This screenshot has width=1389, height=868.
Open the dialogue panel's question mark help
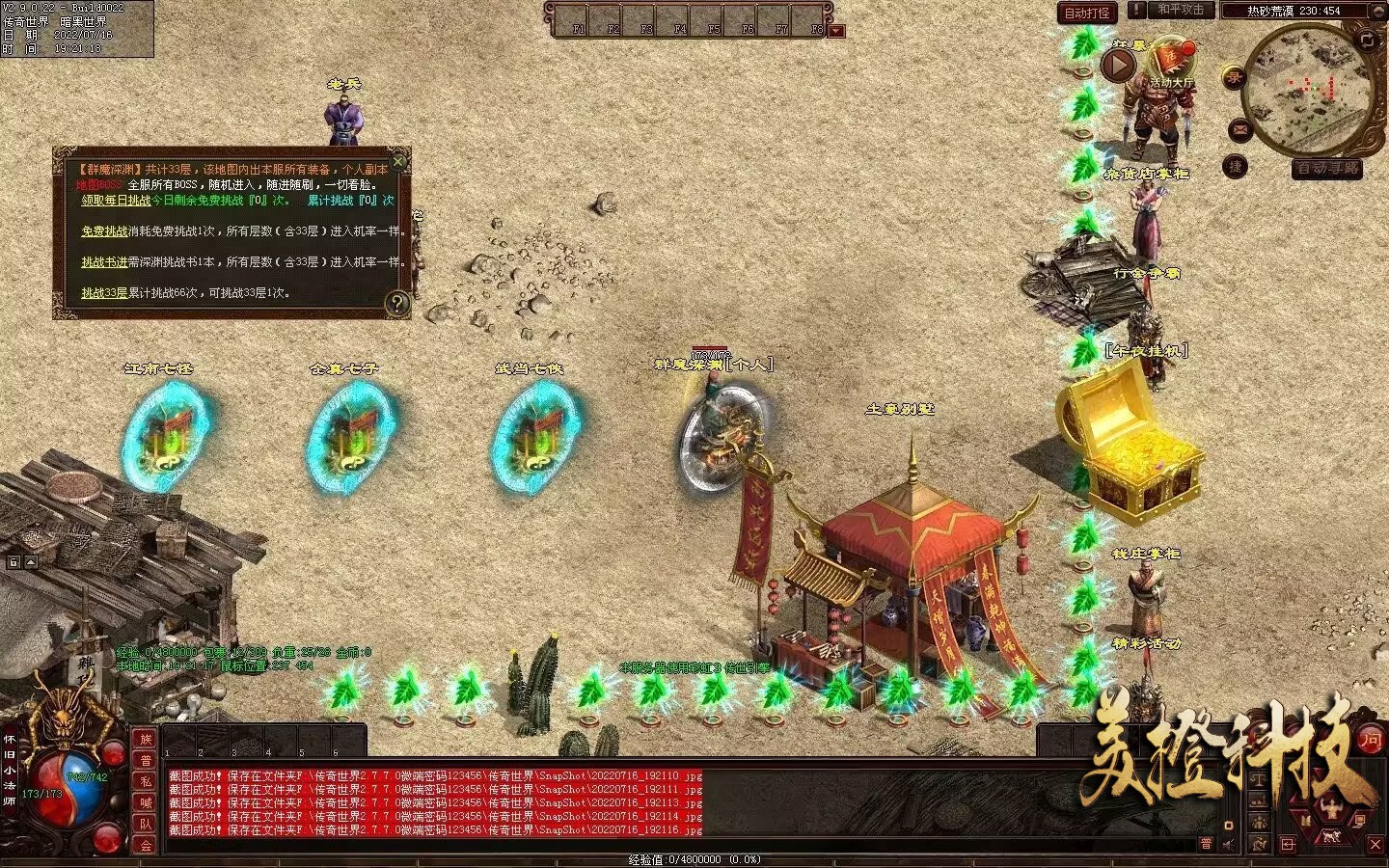pos(396,304)
